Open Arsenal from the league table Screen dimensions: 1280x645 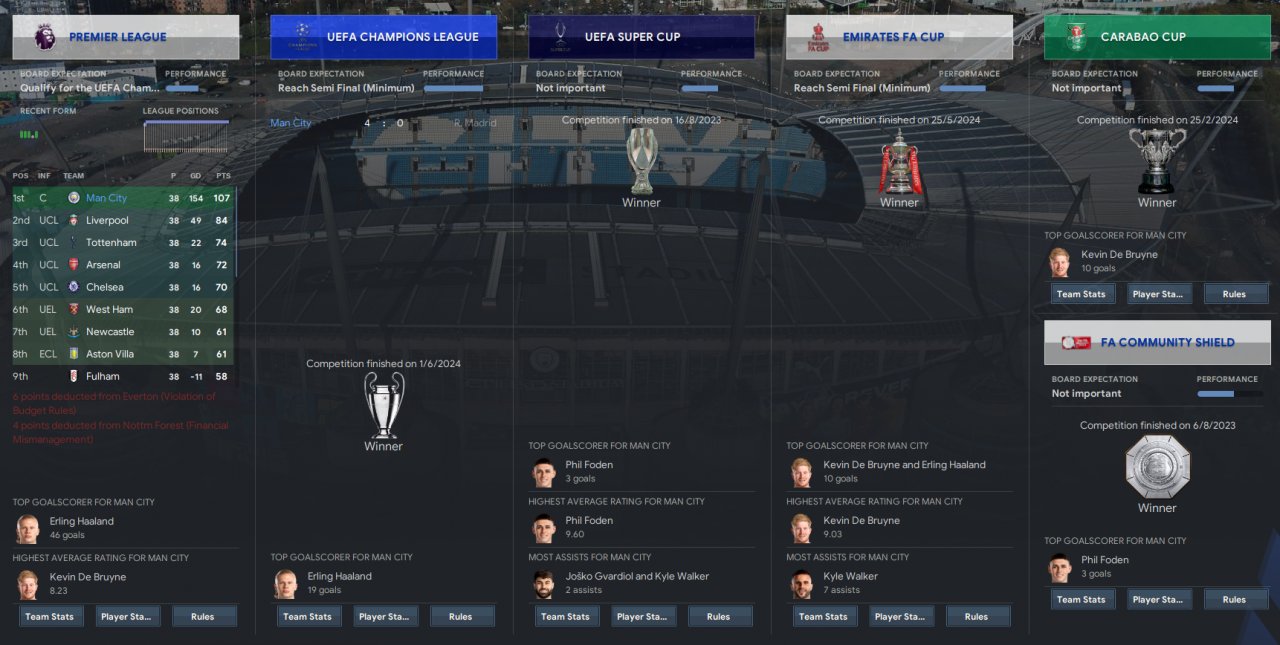tap(103, 265)
